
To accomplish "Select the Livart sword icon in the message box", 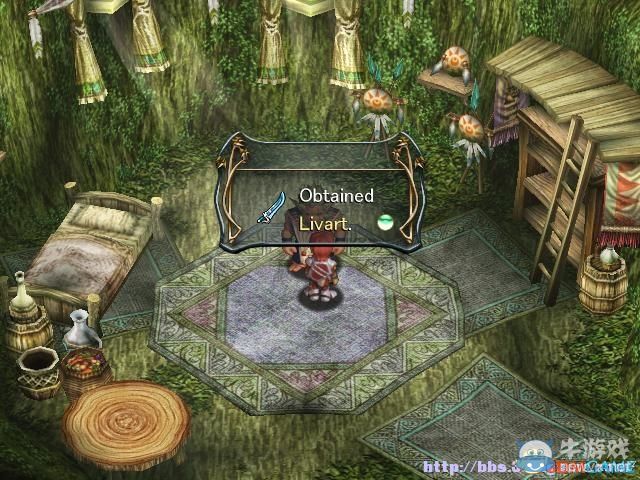I will (272, 207).
